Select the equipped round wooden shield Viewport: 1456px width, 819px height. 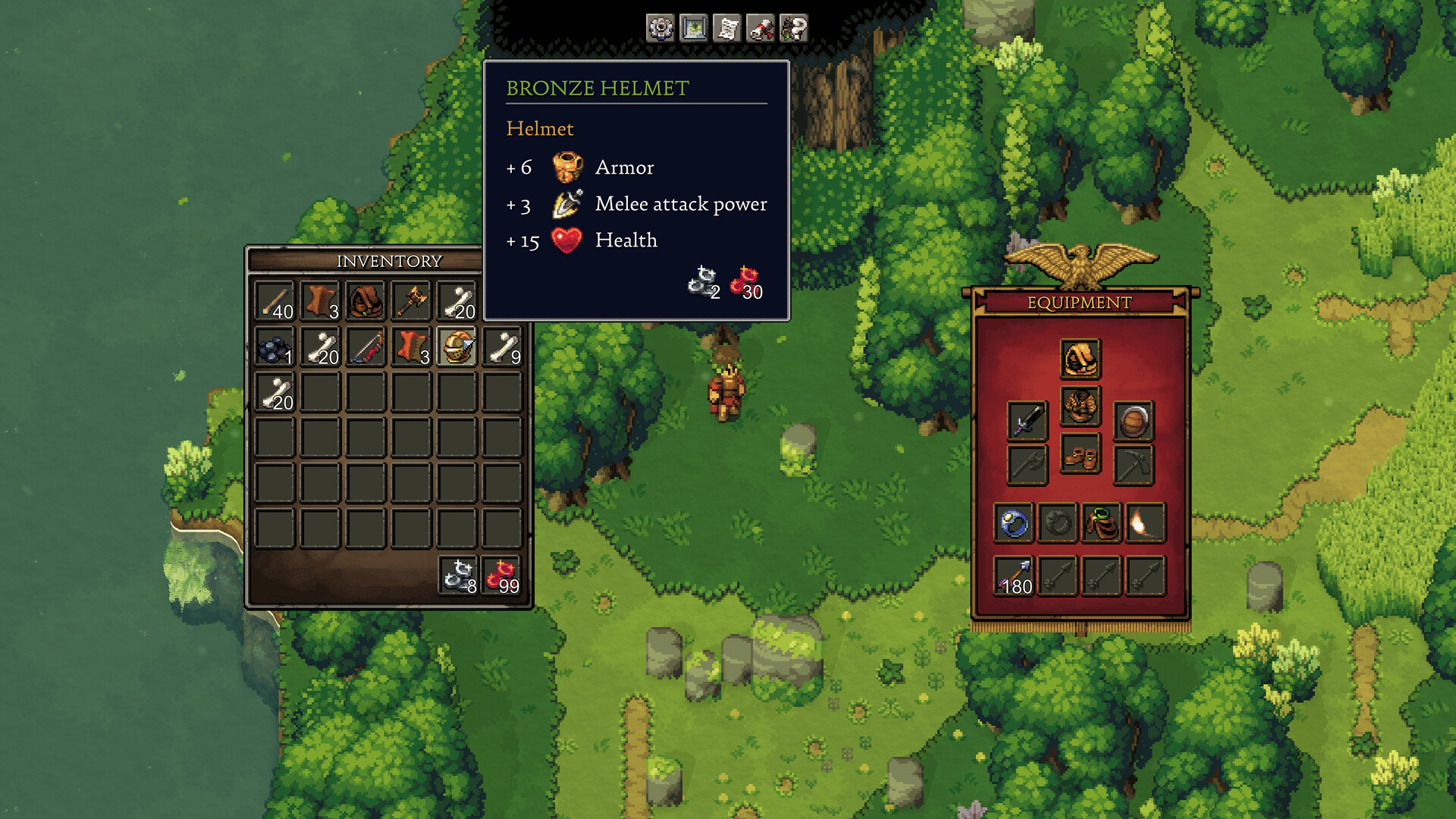tap(1134, 420)
